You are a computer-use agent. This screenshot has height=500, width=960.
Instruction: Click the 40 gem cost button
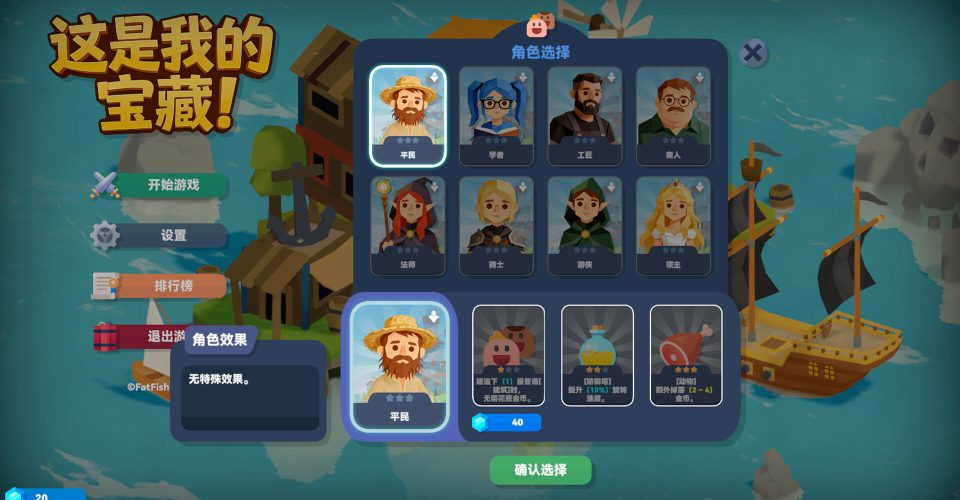click(x=507, y=422)
